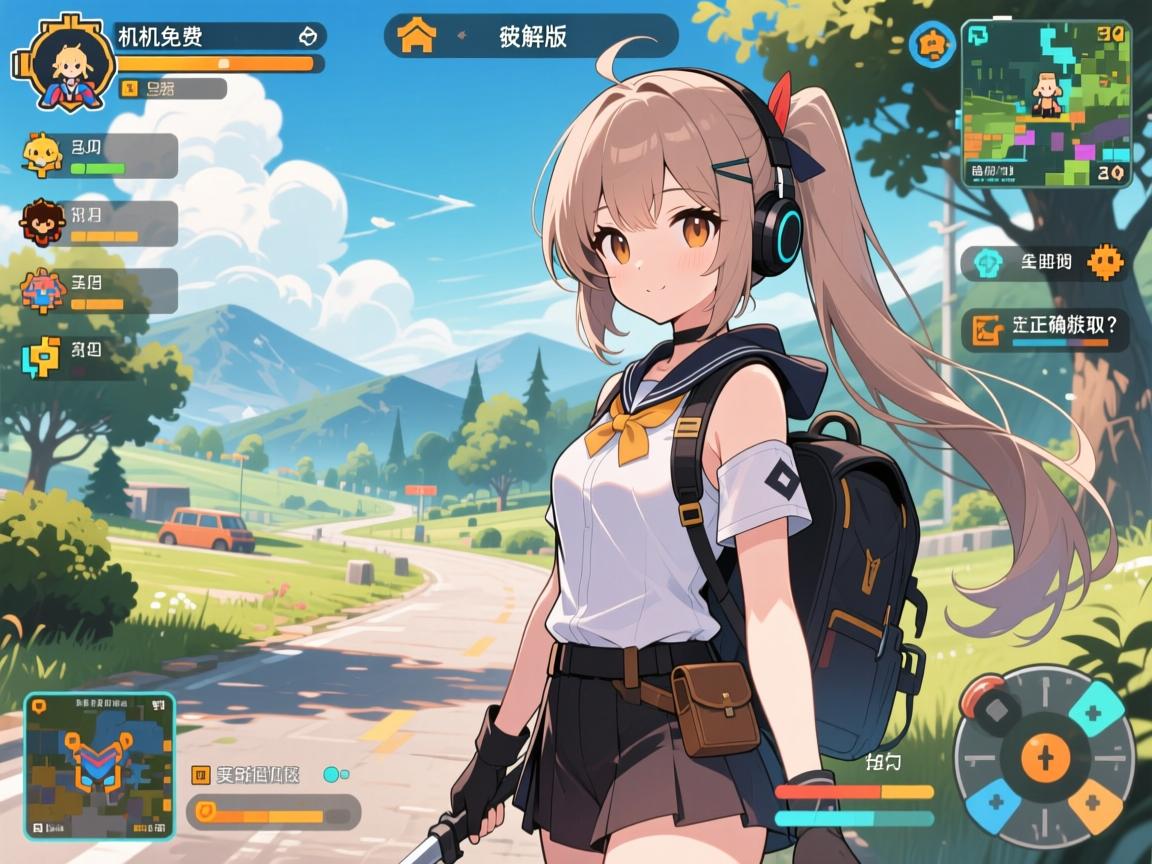The width and height of the screenshot is (1152, 864).
Task: Select the yellow and cyan block party member
Action: tap(42, 357)
